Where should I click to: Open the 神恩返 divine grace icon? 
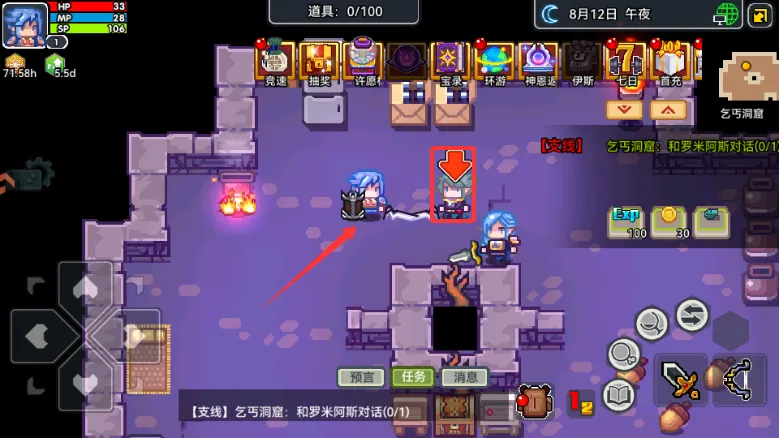(x=539, y=62)
